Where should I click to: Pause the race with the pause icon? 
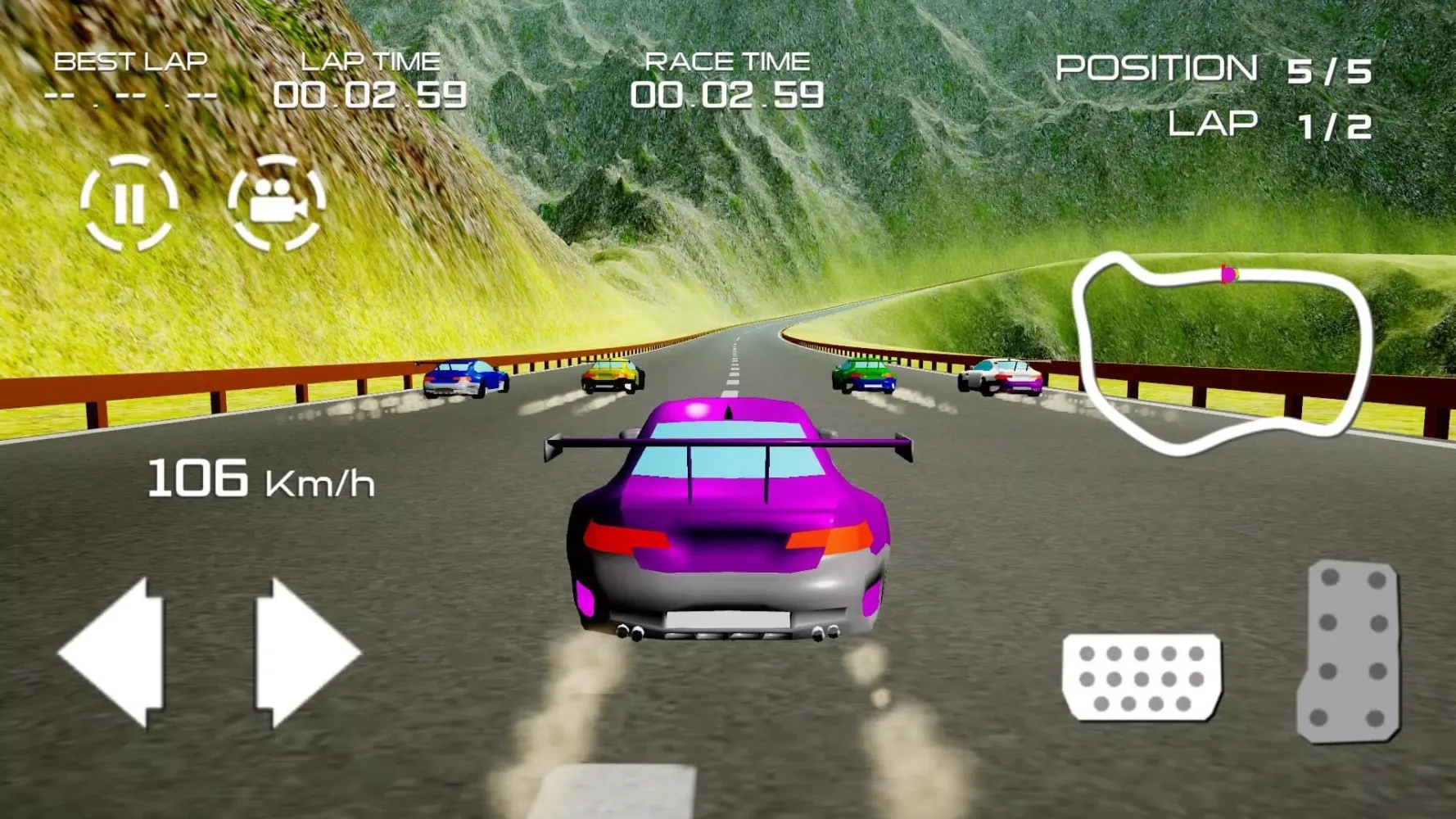129,202
